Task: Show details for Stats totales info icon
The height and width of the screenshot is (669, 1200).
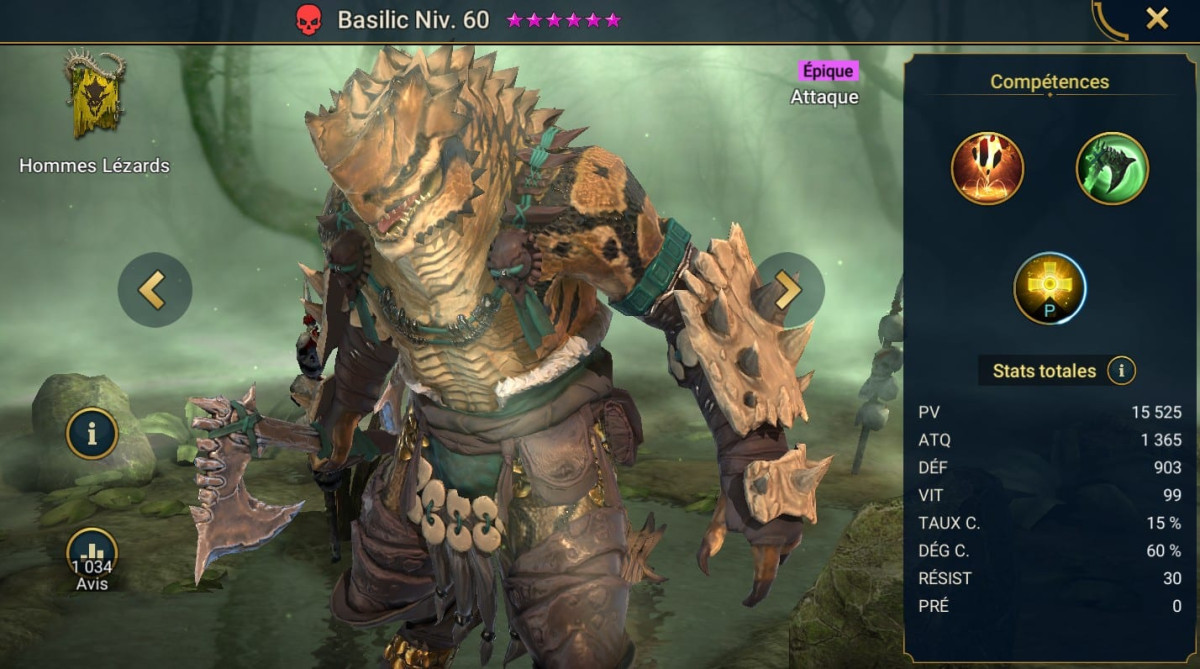Action: click(x=1121, y=371)
